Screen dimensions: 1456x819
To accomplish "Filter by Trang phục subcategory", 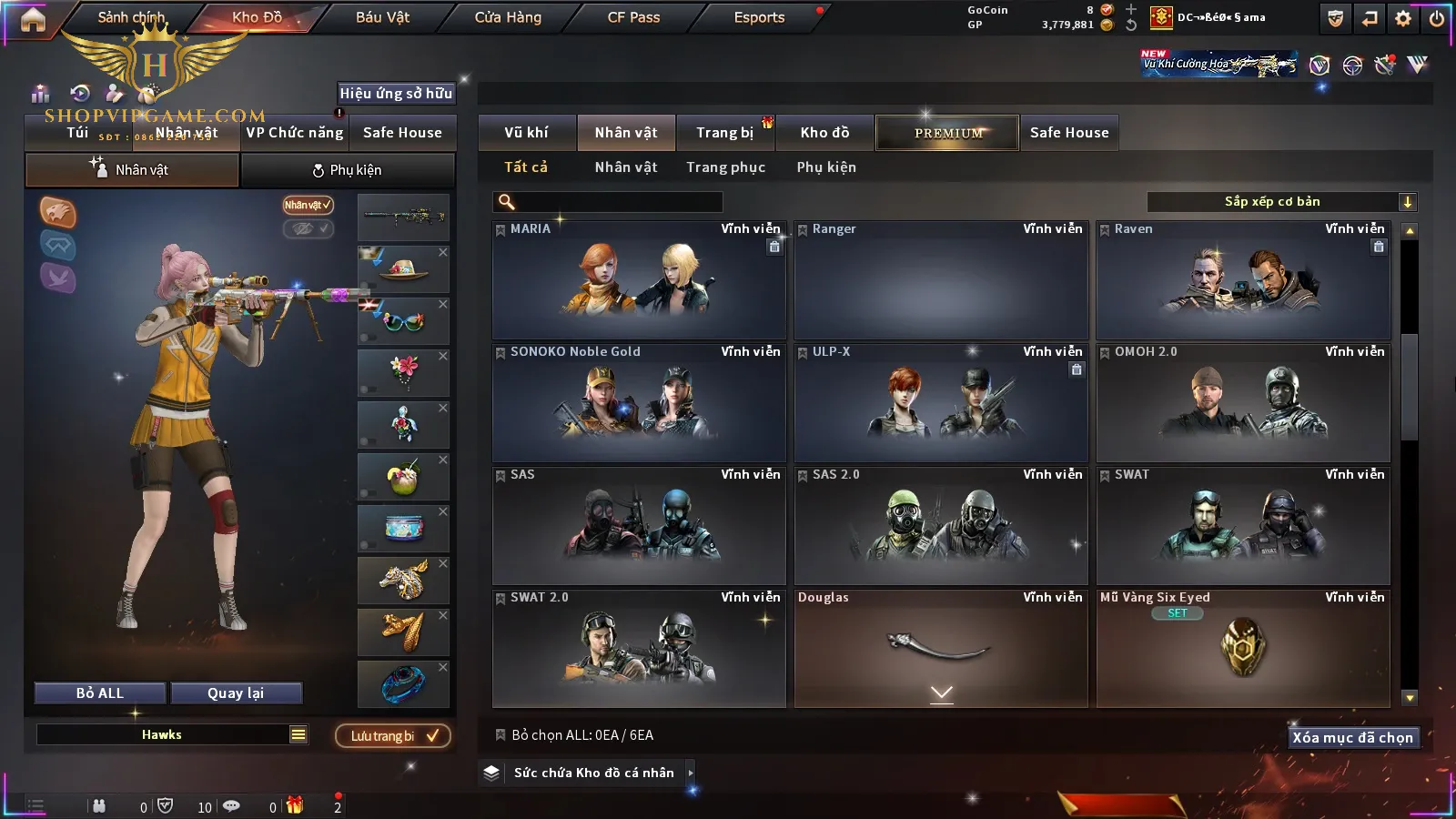I will [x=725, y=167].
